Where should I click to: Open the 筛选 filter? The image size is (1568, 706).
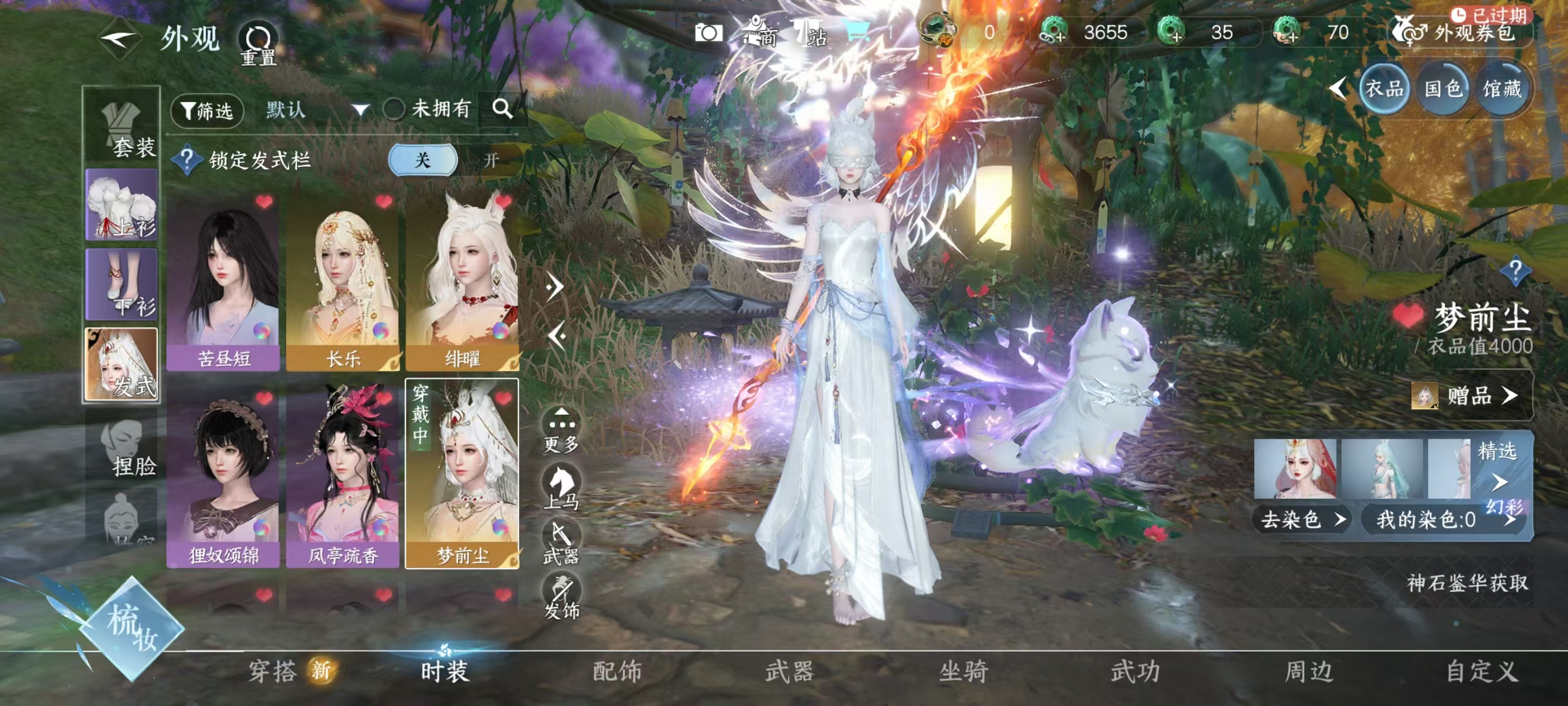tap(207, 111)
